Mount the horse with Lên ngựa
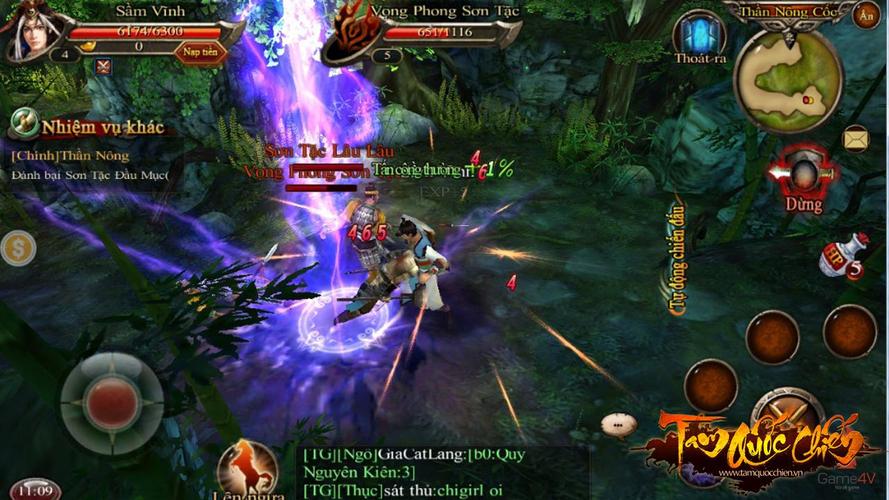Viewport: 889px width, 500px height. coord(248,470)
